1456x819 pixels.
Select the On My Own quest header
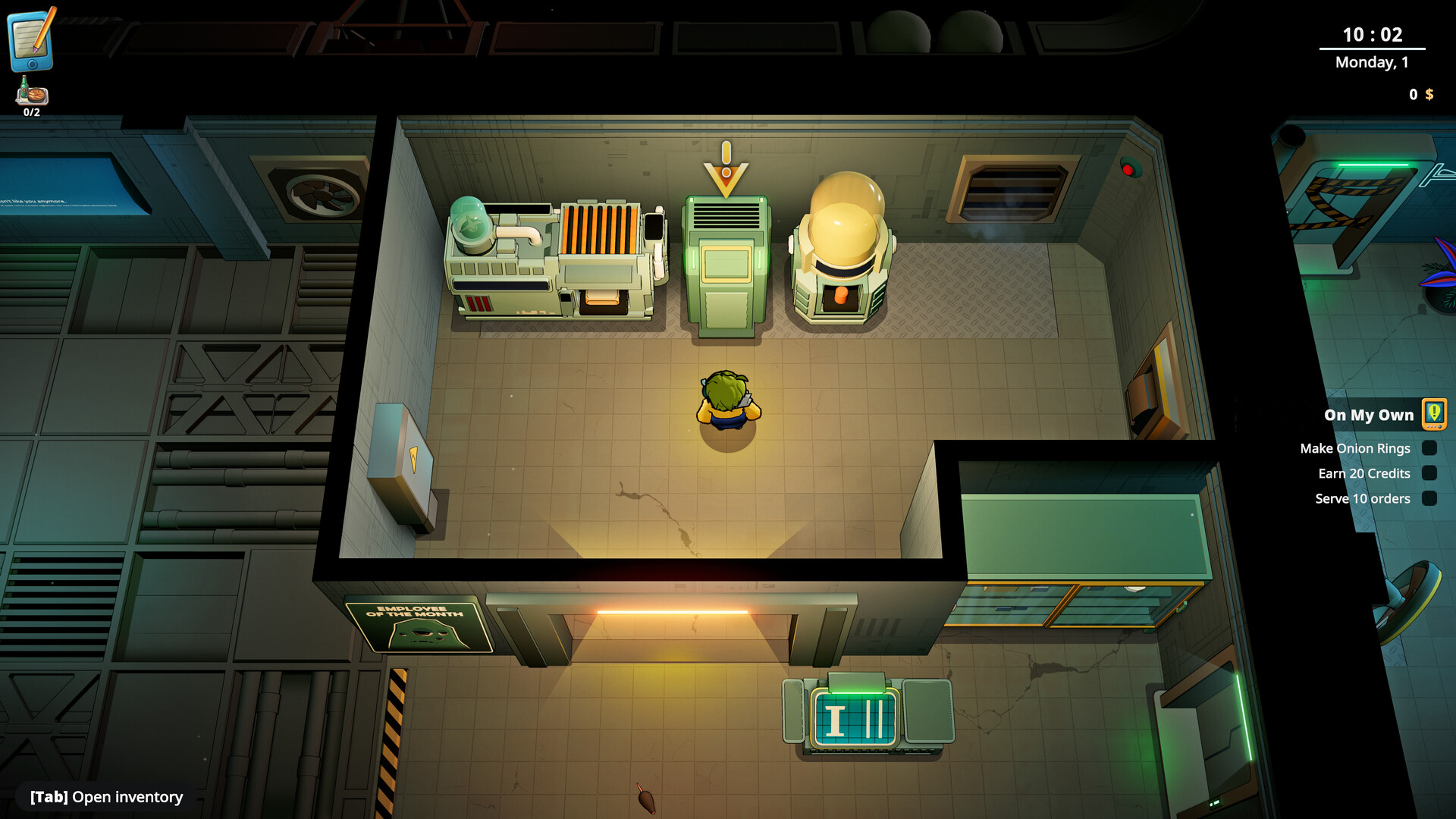pos(1368,415)
